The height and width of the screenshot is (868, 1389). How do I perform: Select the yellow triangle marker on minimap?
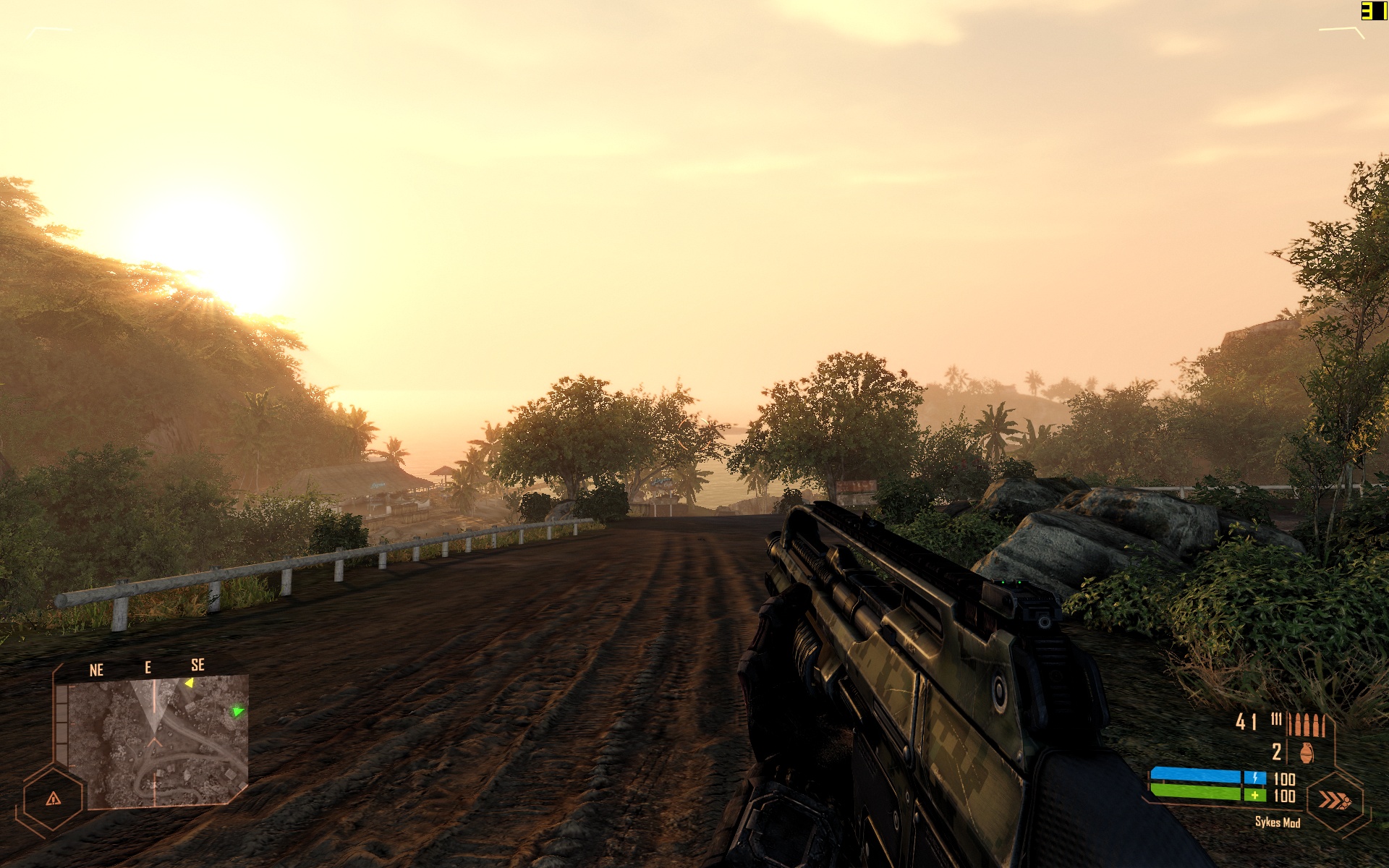[x=189, y=683]
